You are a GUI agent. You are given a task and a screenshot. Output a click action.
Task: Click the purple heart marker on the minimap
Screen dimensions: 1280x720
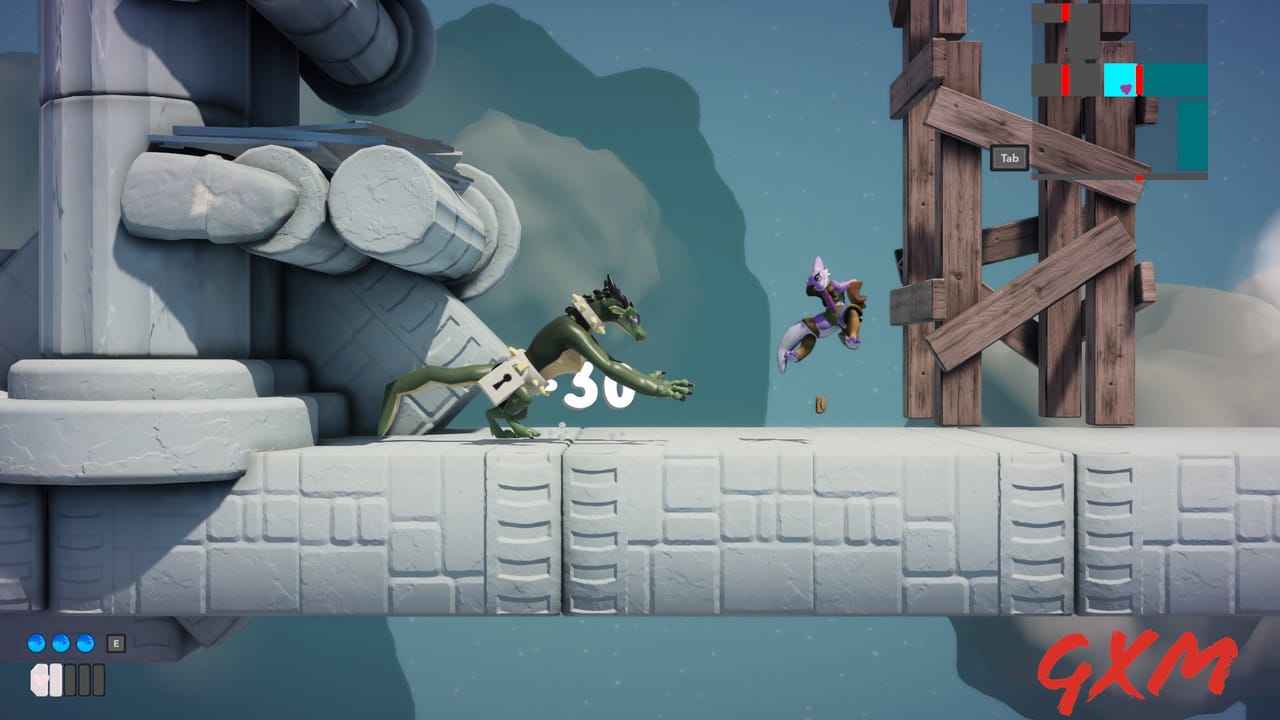click(x=1125, y=88)
